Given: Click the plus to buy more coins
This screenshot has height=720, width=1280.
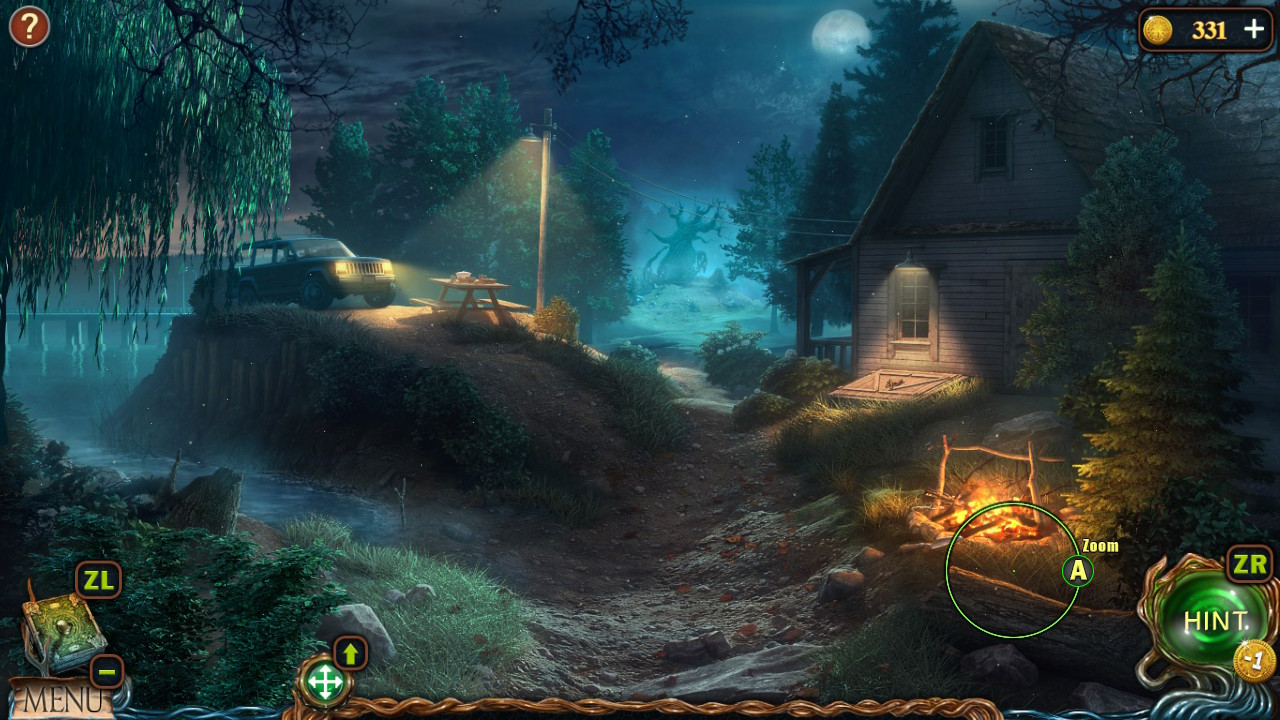Looking at the screenshot, I should coord(1254,30).
